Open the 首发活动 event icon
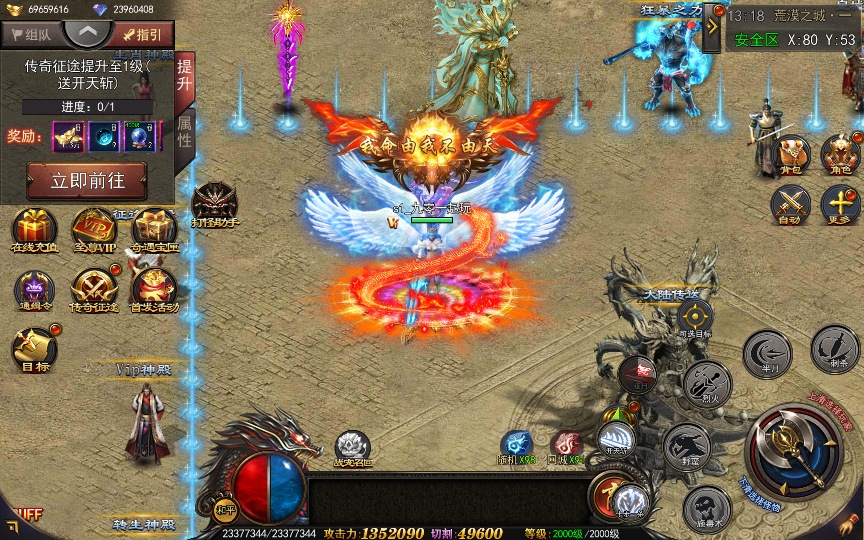864x540 pixels. tap(154, 289)
